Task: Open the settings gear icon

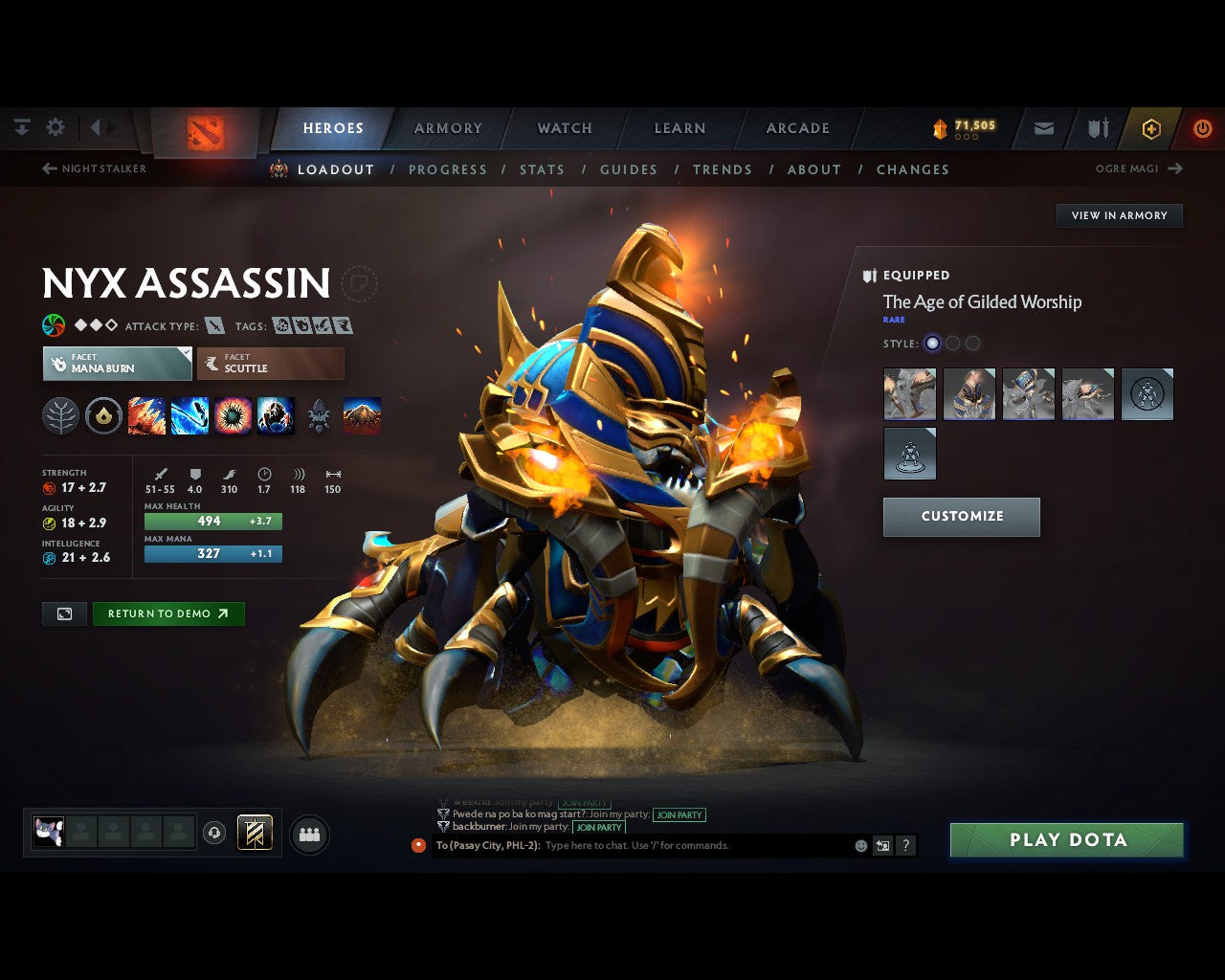Action: coord(56,127)
